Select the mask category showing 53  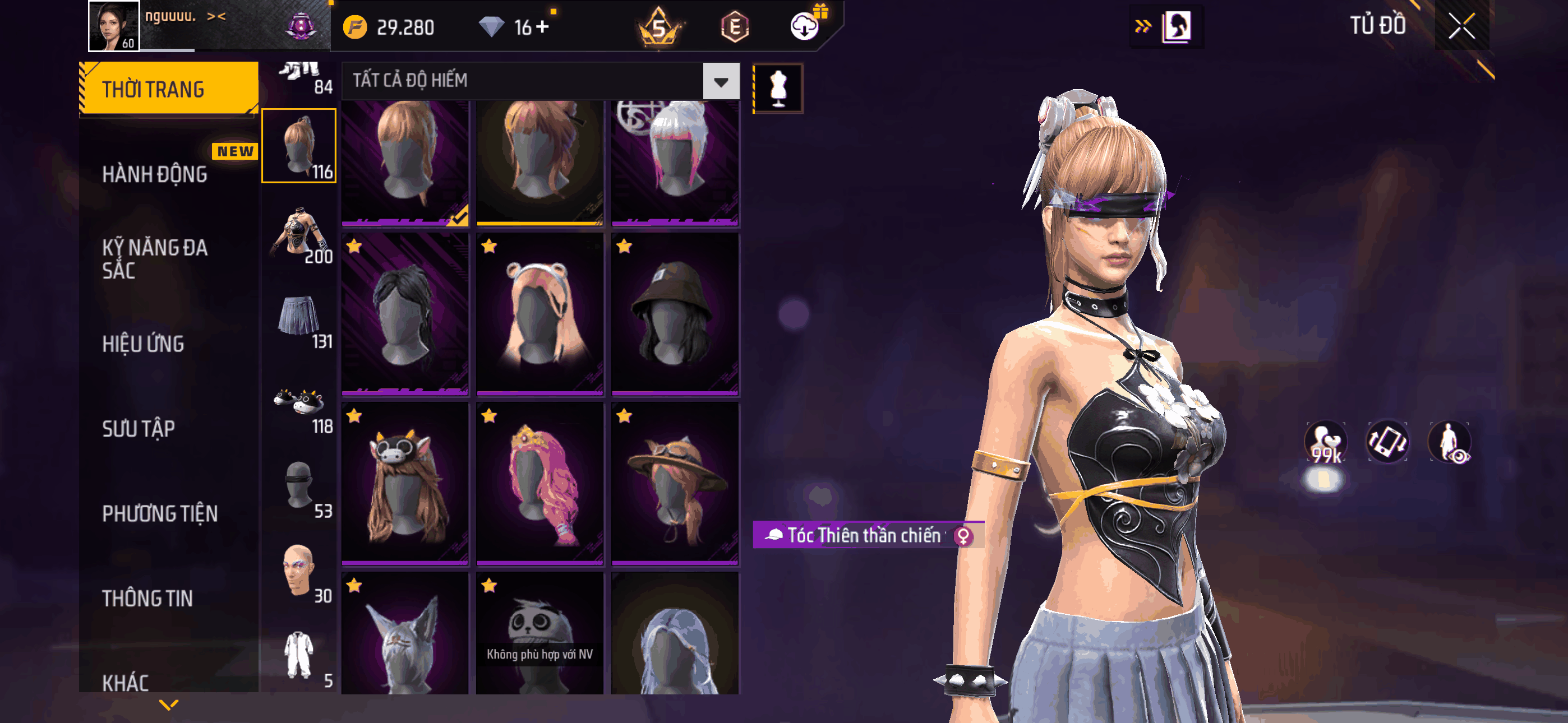click(299, 488)
